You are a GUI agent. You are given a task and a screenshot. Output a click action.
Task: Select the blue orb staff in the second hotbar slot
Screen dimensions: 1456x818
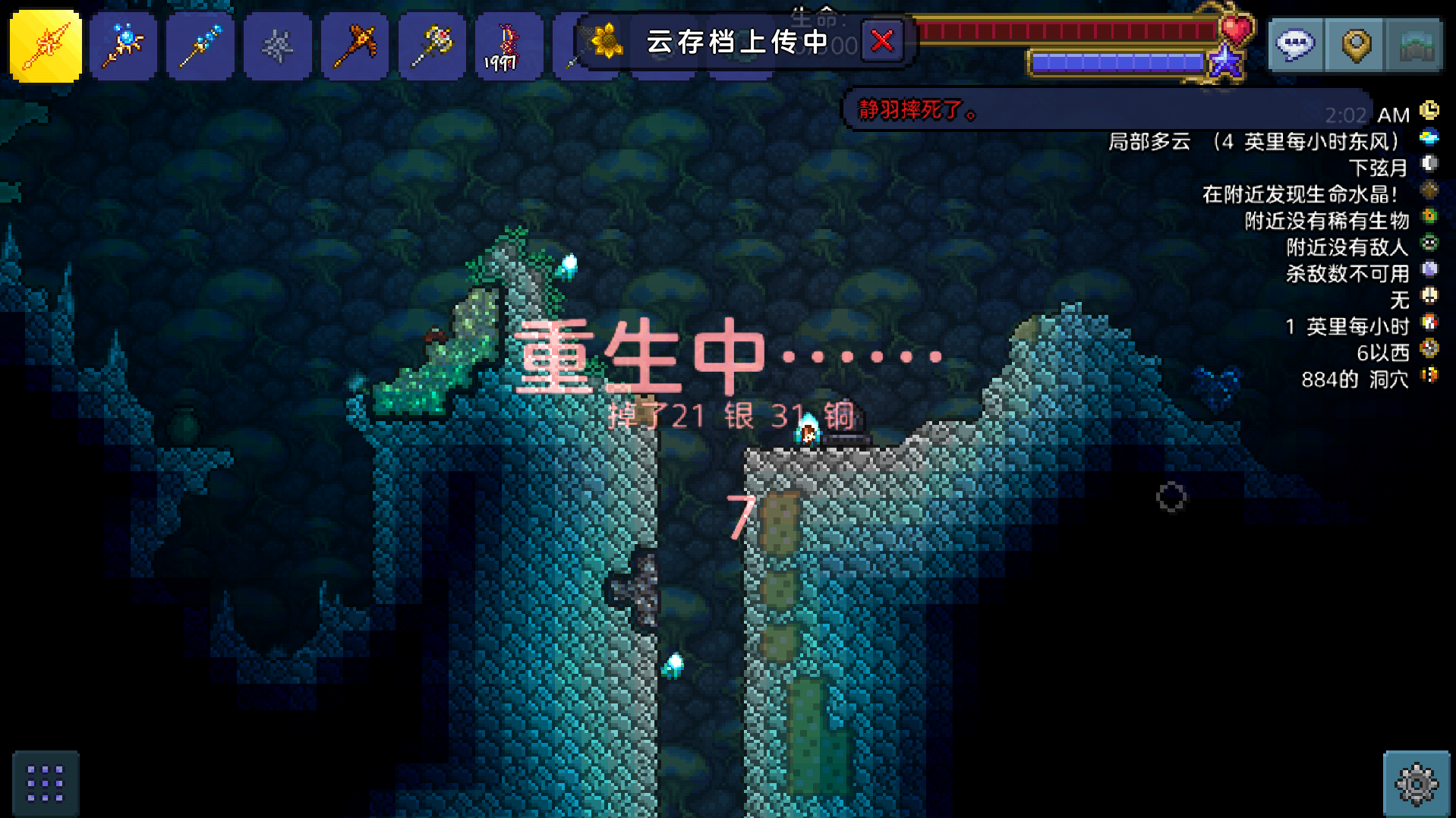point(123,46)
